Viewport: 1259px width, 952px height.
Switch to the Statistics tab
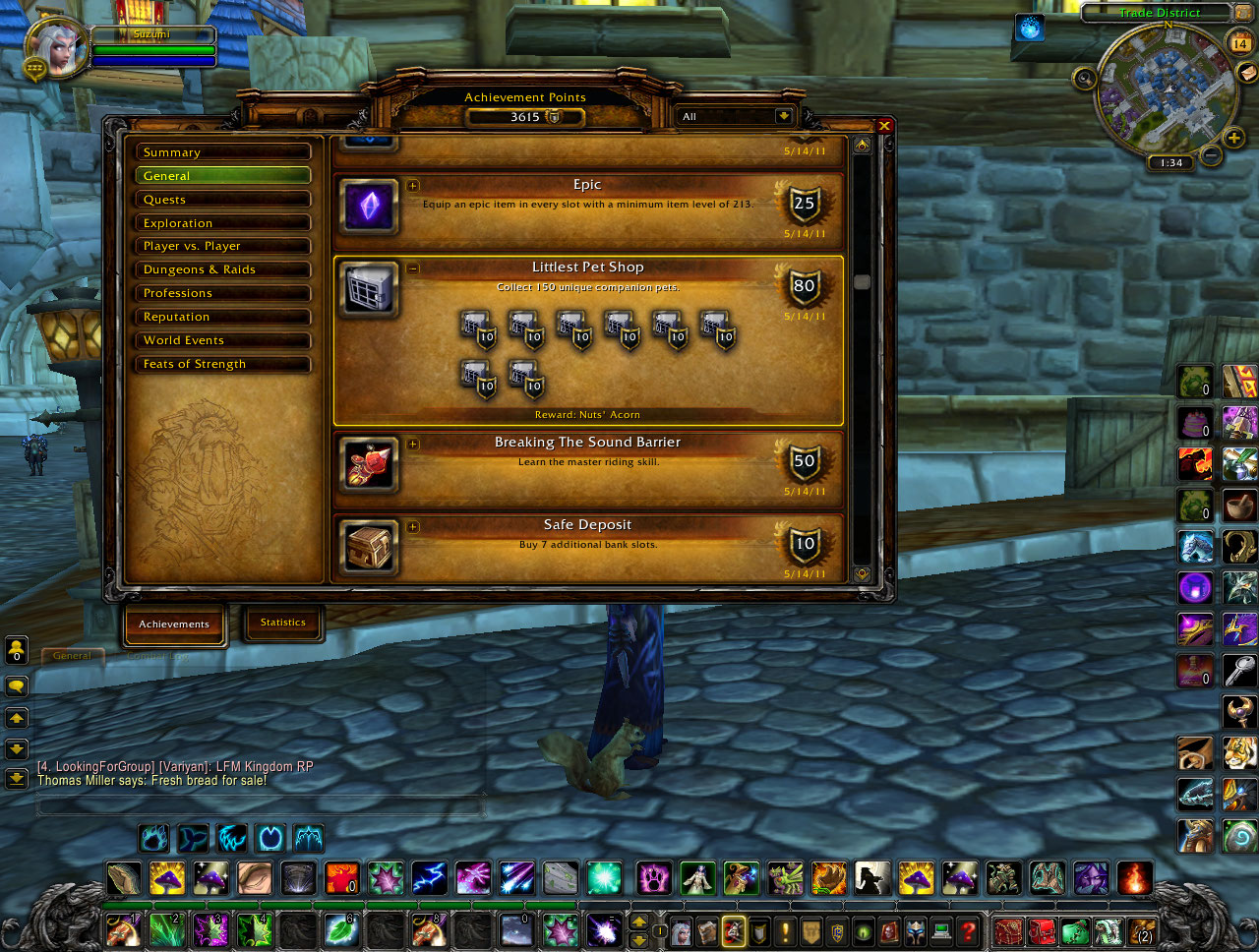[283, 622]
